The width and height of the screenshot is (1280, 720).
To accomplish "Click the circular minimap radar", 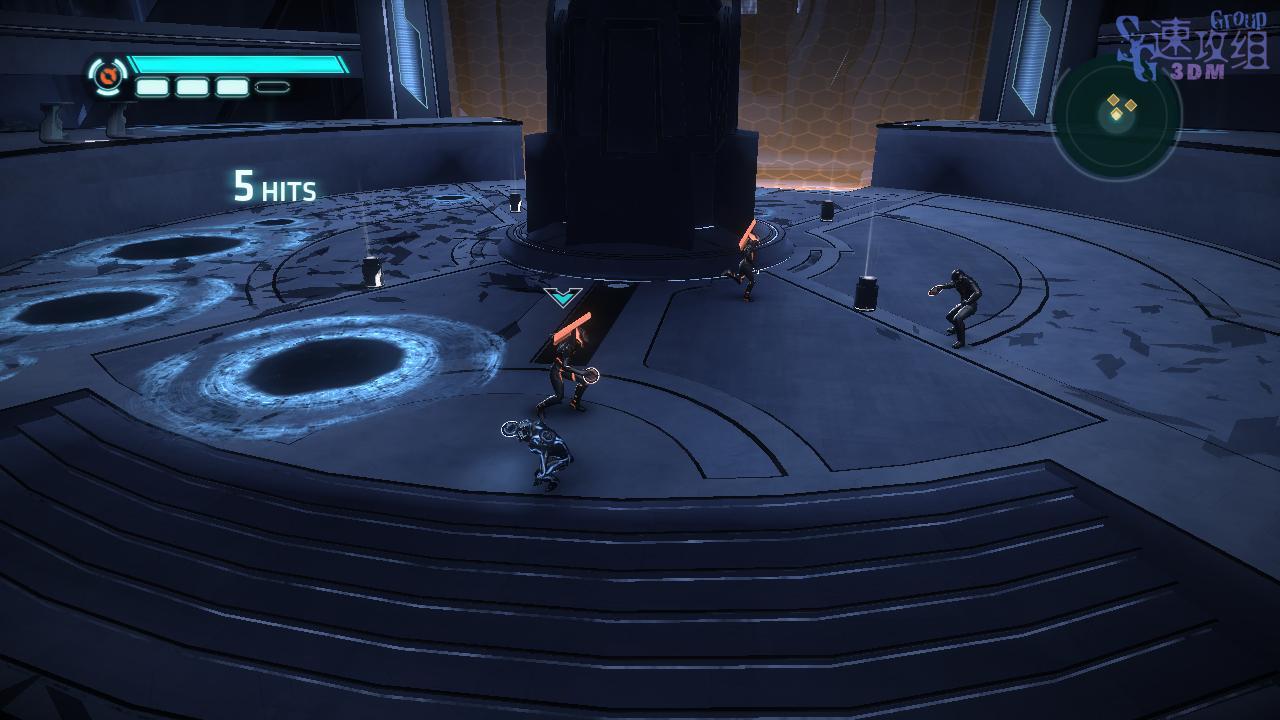I will point(1116,115).
